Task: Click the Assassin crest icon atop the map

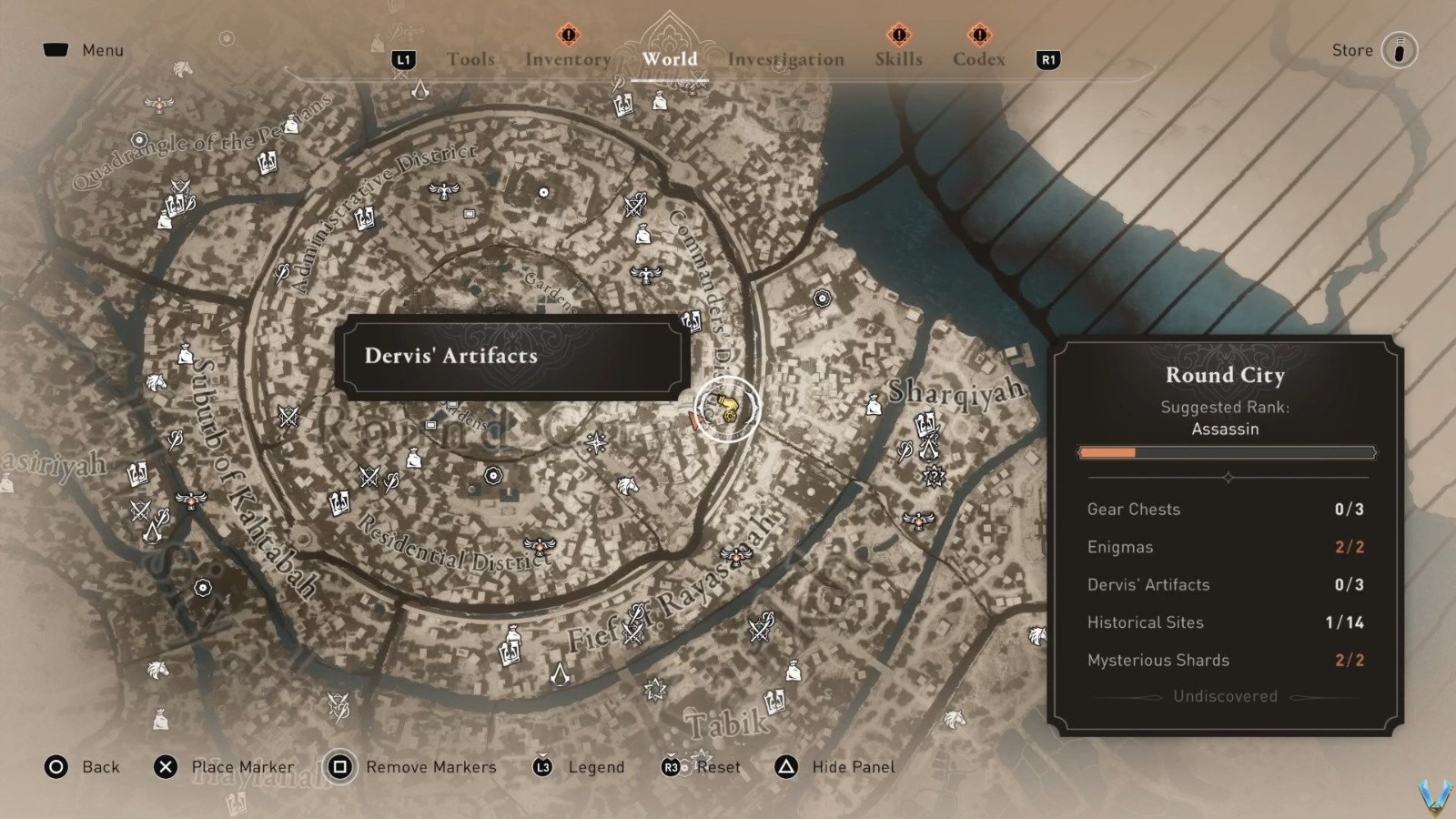Action: point(419,91)
